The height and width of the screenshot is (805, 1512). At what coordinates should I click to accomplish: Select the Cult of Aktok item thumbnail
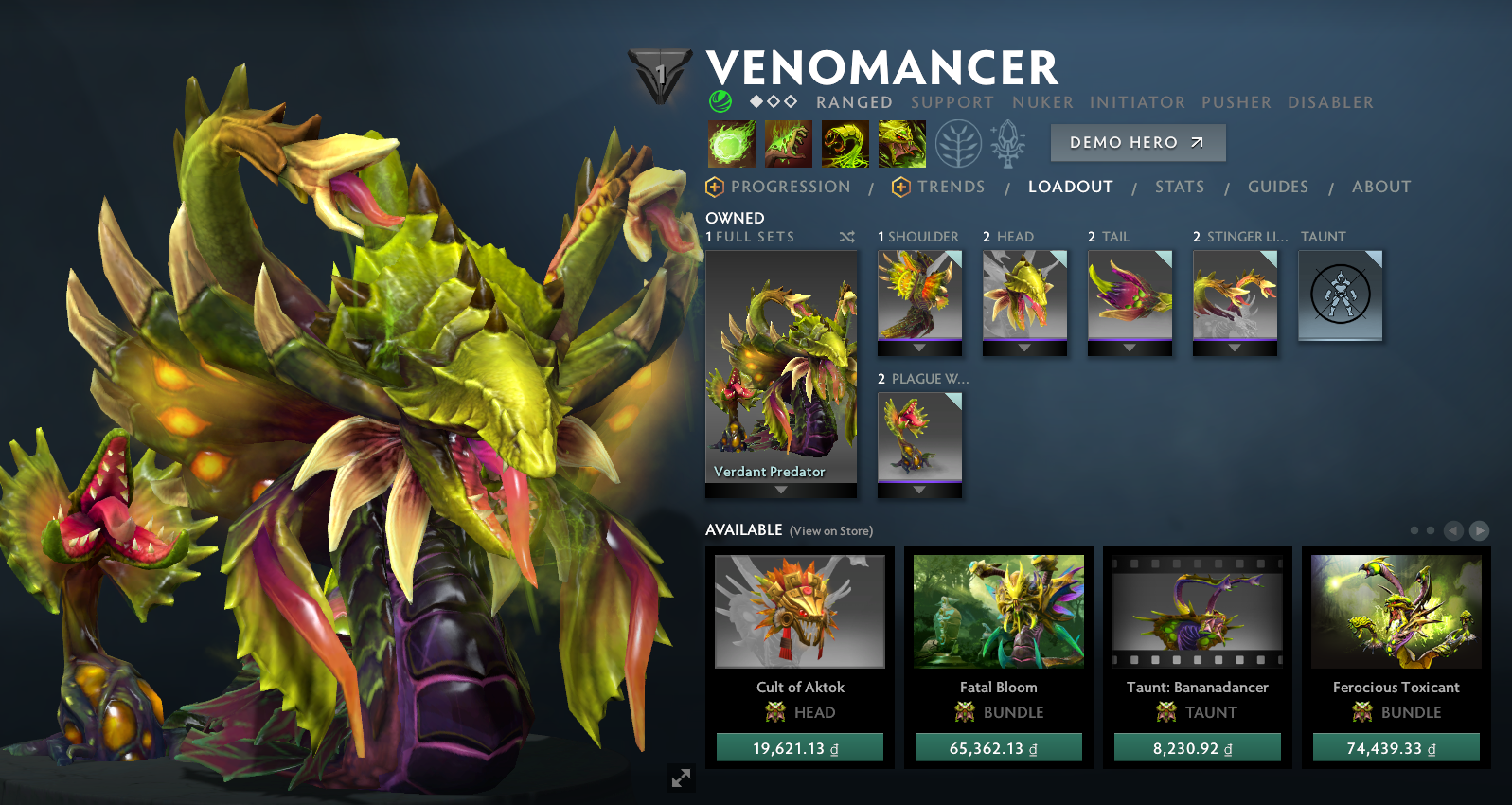tap(800, 611)
